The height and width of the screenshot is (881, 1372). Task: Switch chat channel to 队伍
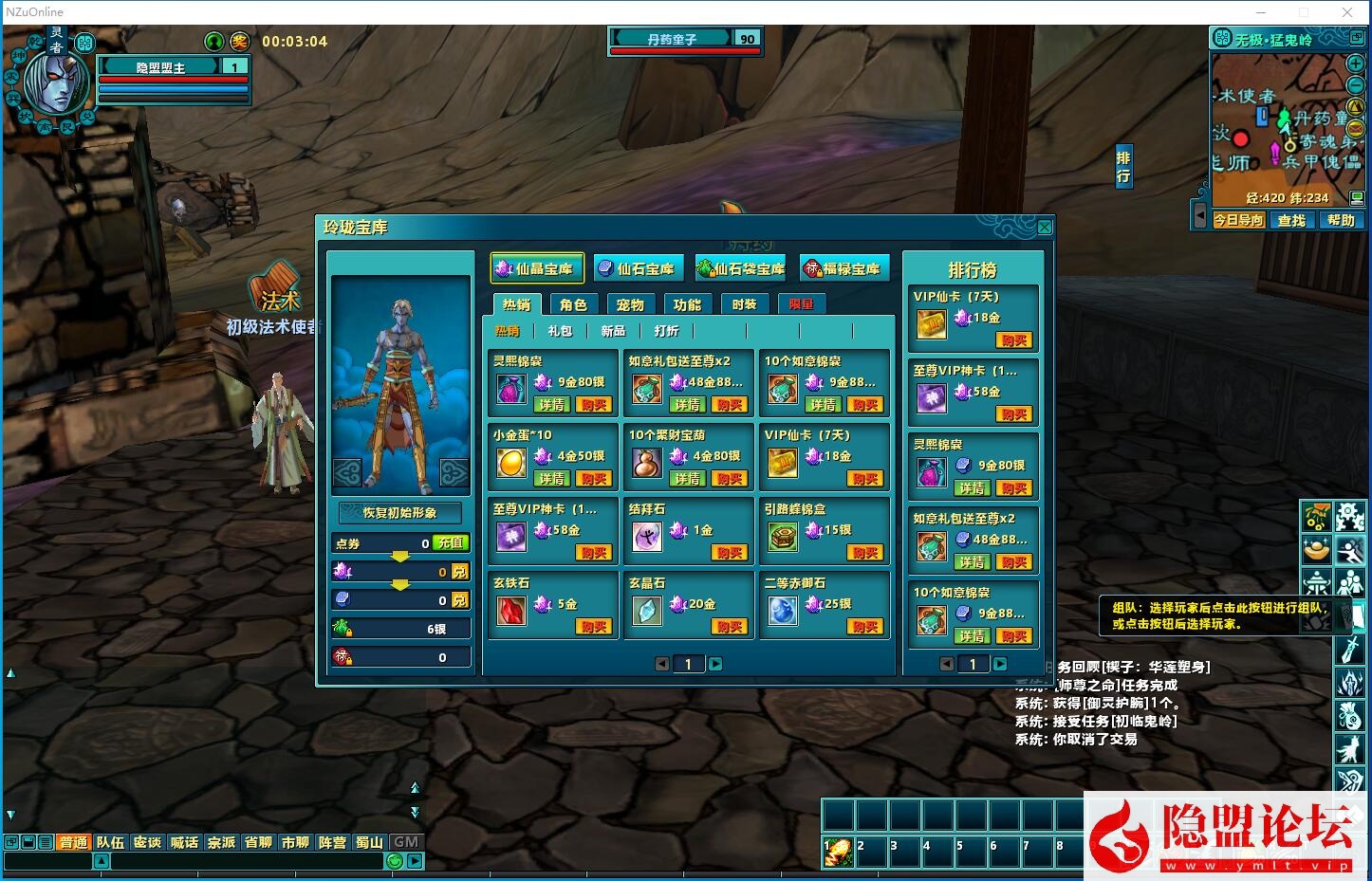coord(110,842)
